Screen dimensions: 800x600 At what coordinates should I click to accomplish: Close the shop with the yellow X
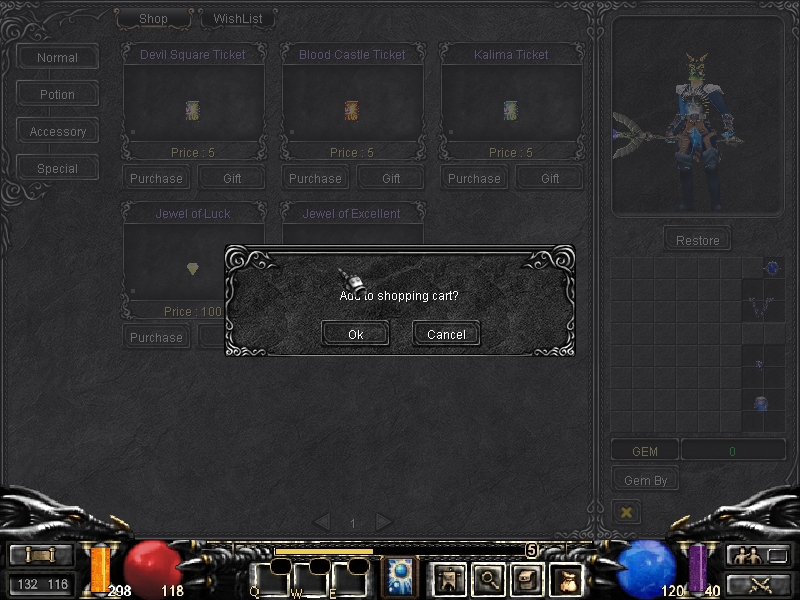tap(627, 512)
